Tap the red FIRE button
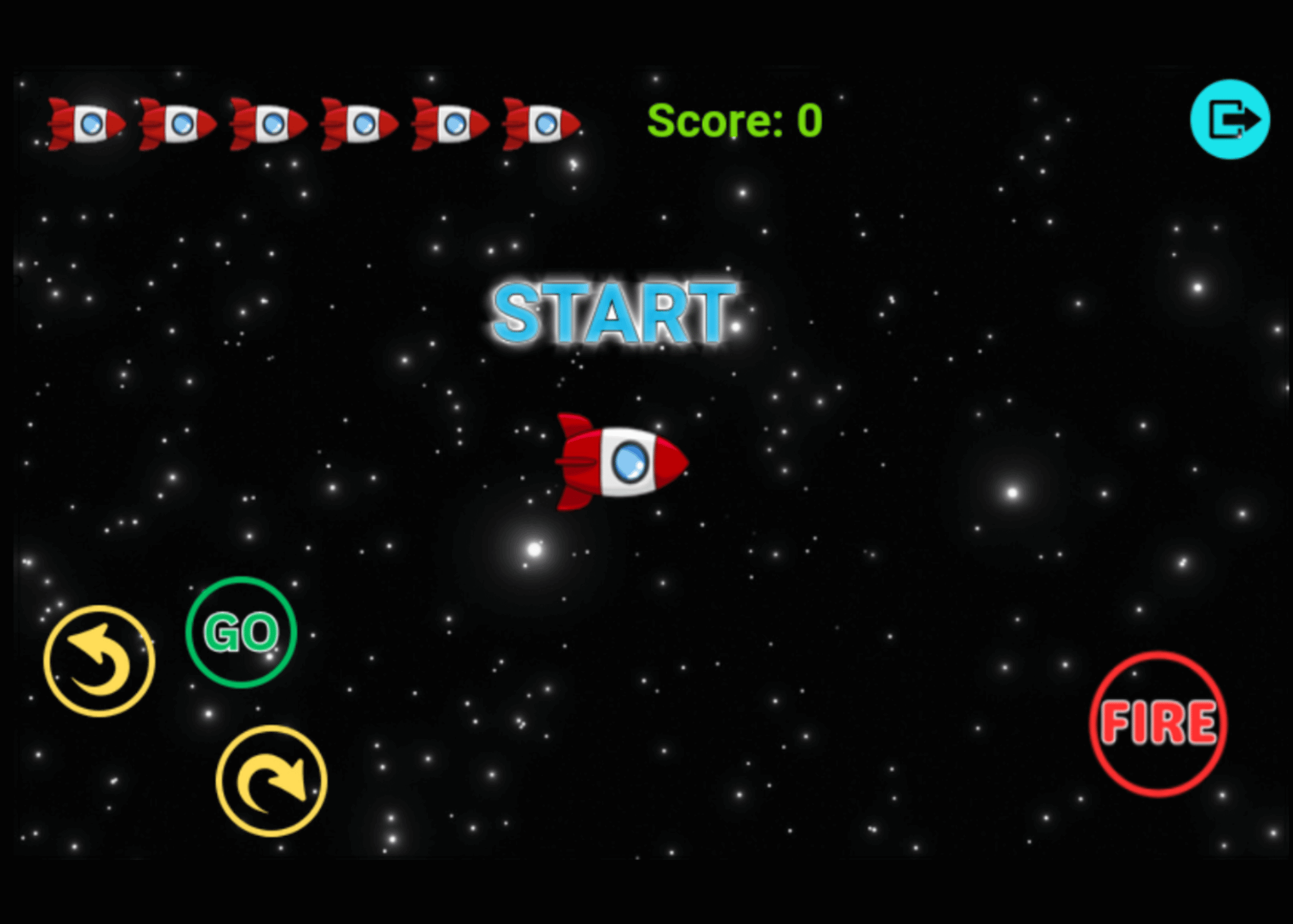Image resolution: width=1293 pixels, height=924 pixels. pyautogui.click(x=1158, y=724)
